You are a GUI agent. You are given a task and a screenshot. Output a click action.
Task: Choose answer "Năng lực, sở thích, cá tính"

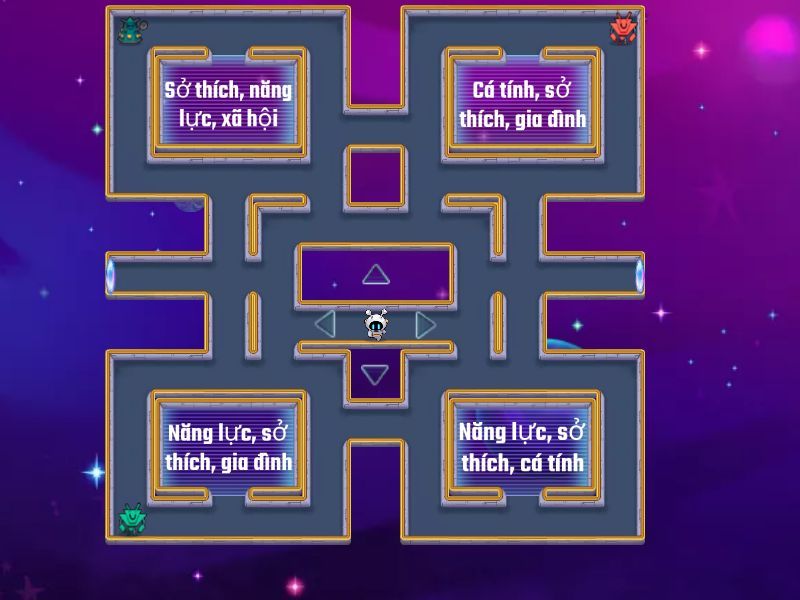[522, 447]
